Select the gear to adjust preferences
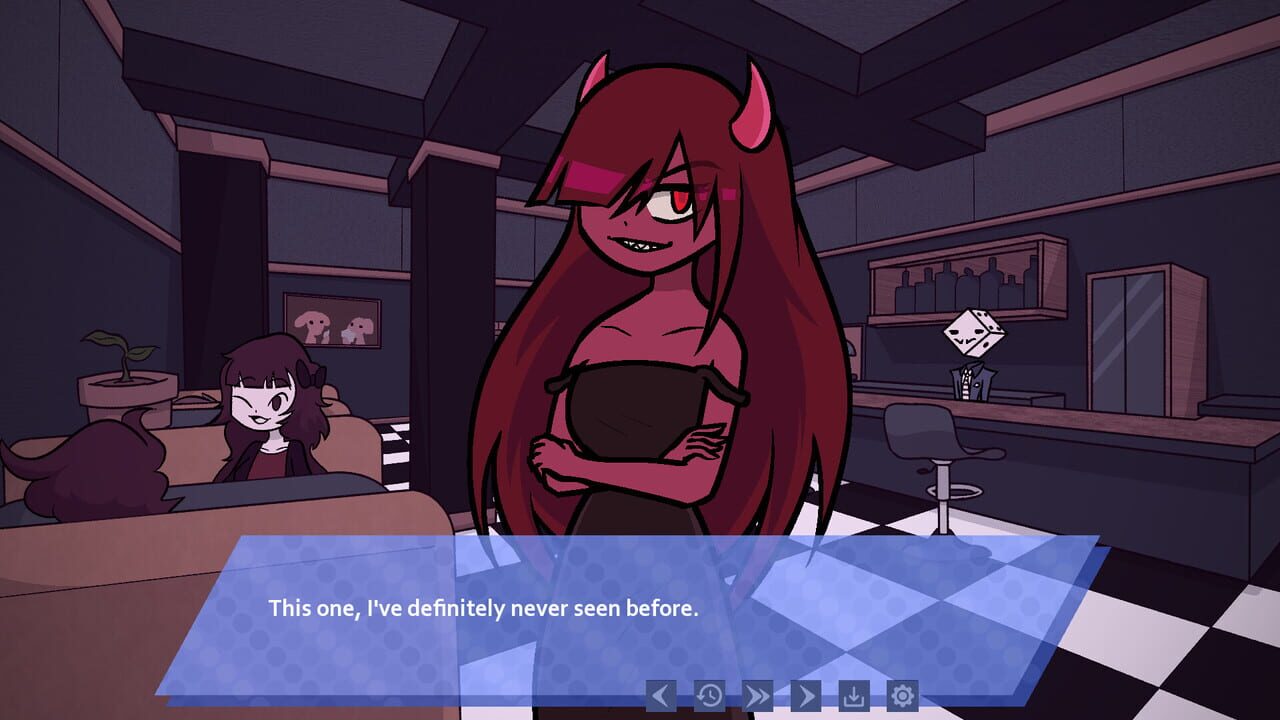Image resolution: width=1280 pixels, height=720 pixels. [901, 695]
